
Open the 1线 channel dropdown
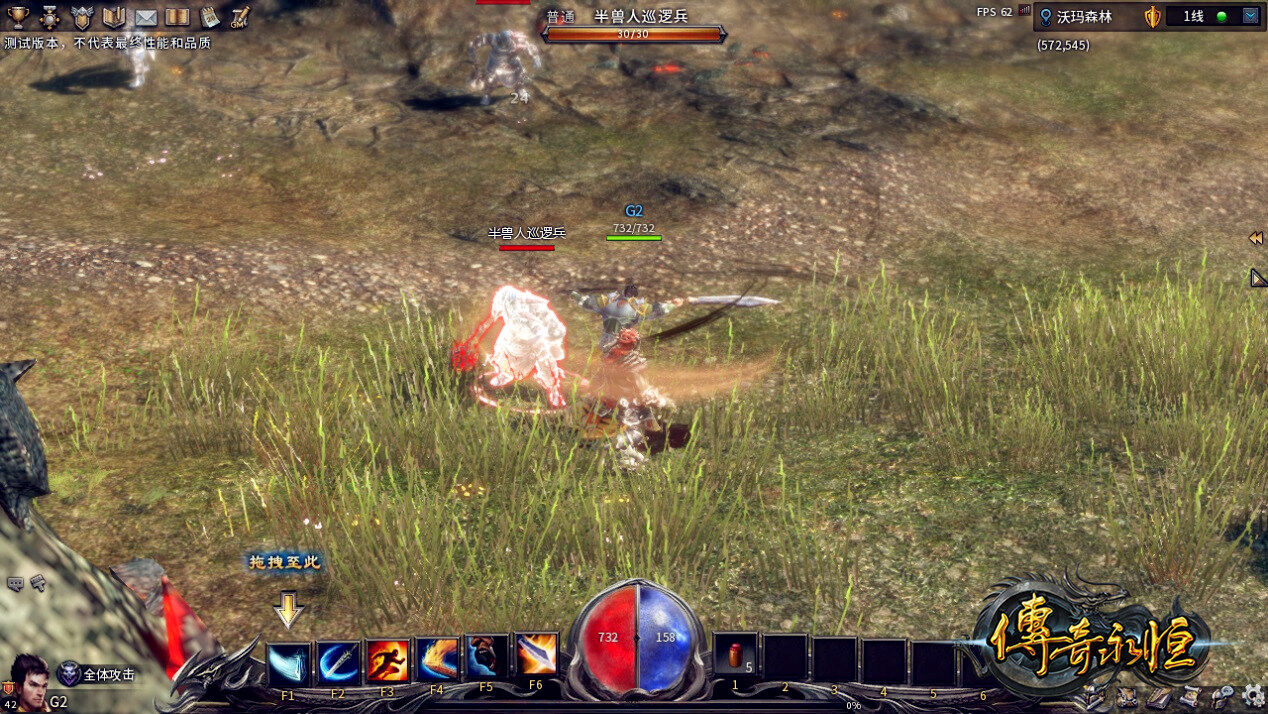tap(1250, 16)
